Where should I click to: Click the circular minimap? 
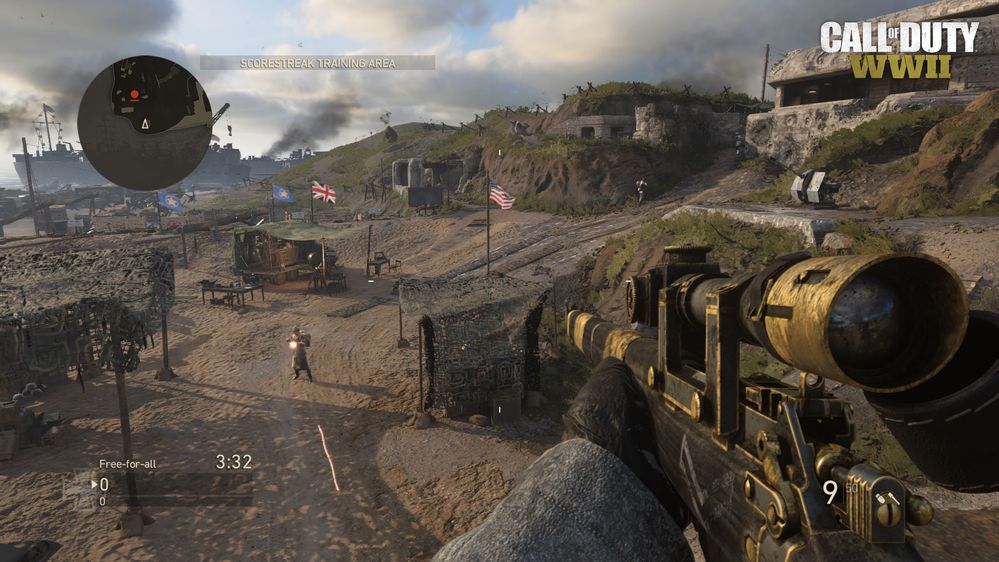[x=145, y=122]
